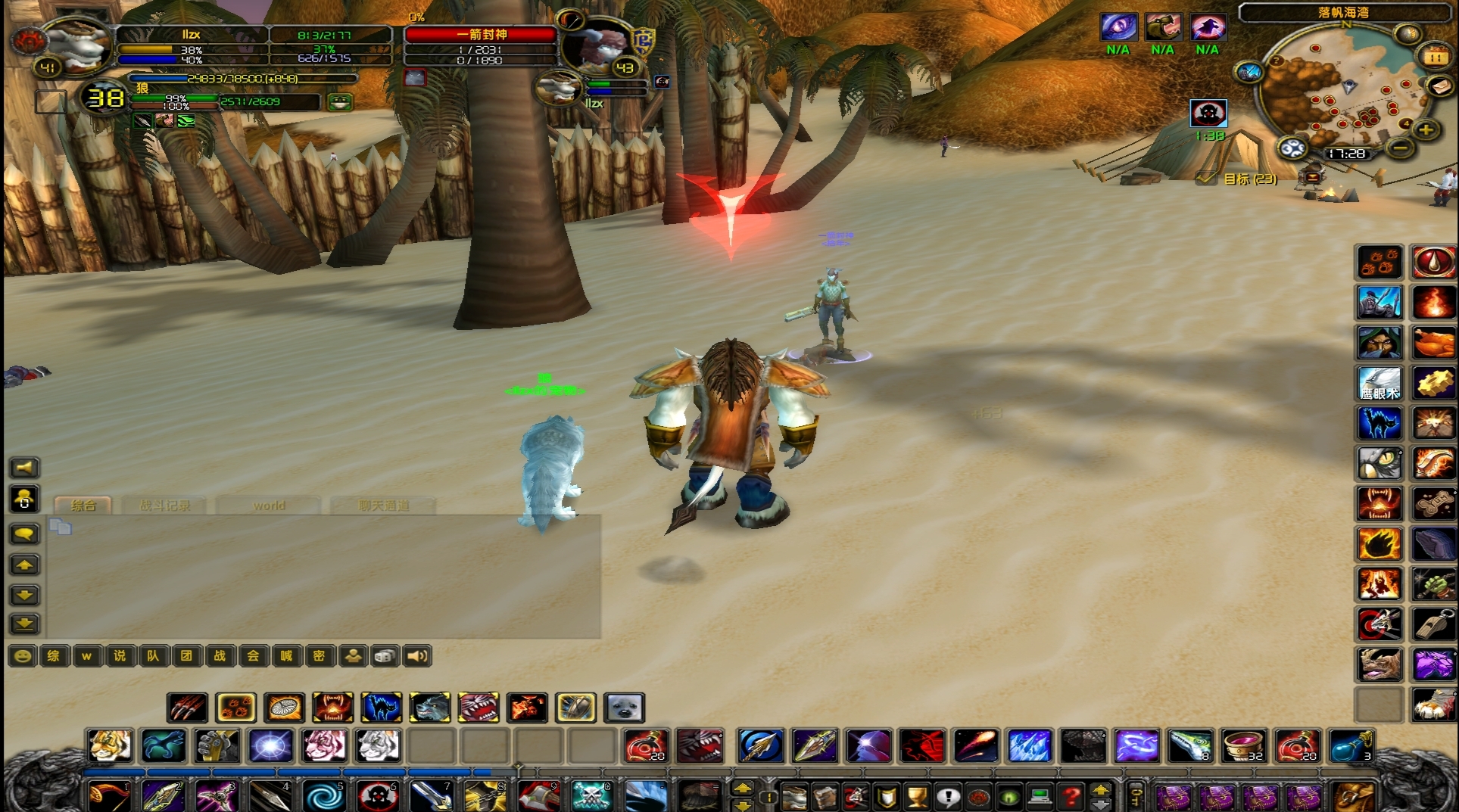Click the smiley emote button below chat
Image resolution: width=1459 pixels, height=812 pixels.
click(x=23, y=656)
